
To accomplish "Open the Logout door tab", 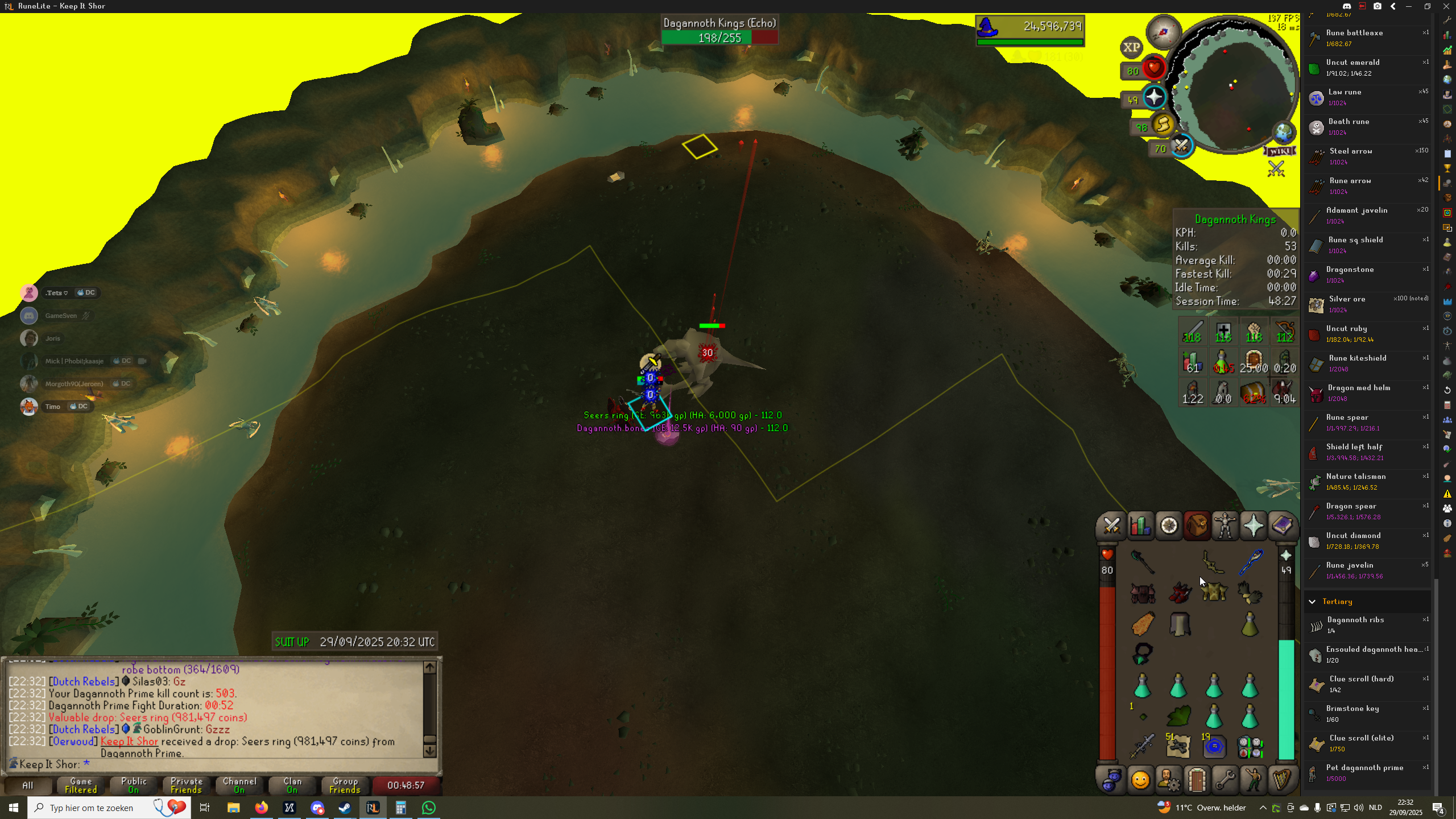I will pos(1197,780).
